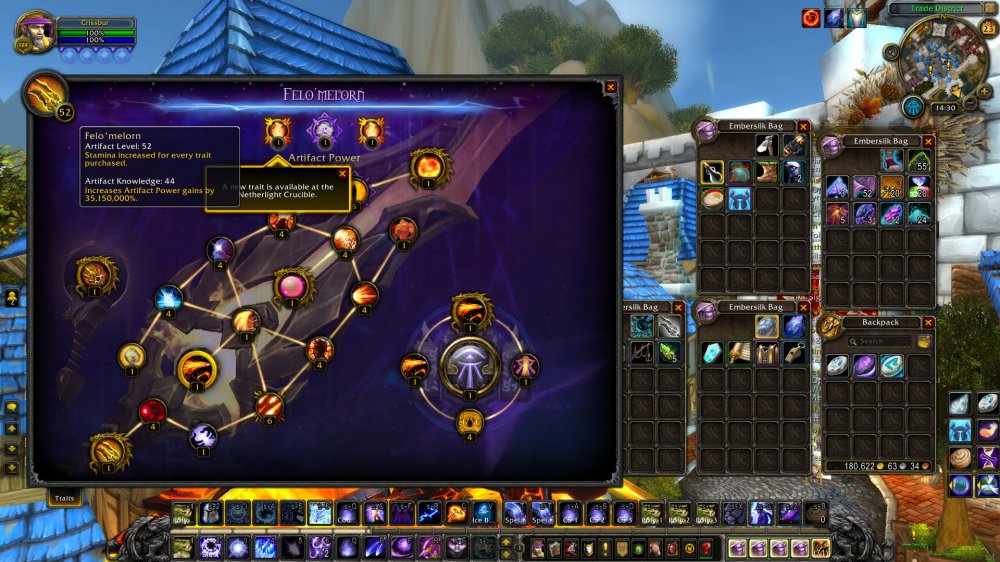Open the red question mark help button
Viewport: 1000px width, 562px height.
[706, 548]
